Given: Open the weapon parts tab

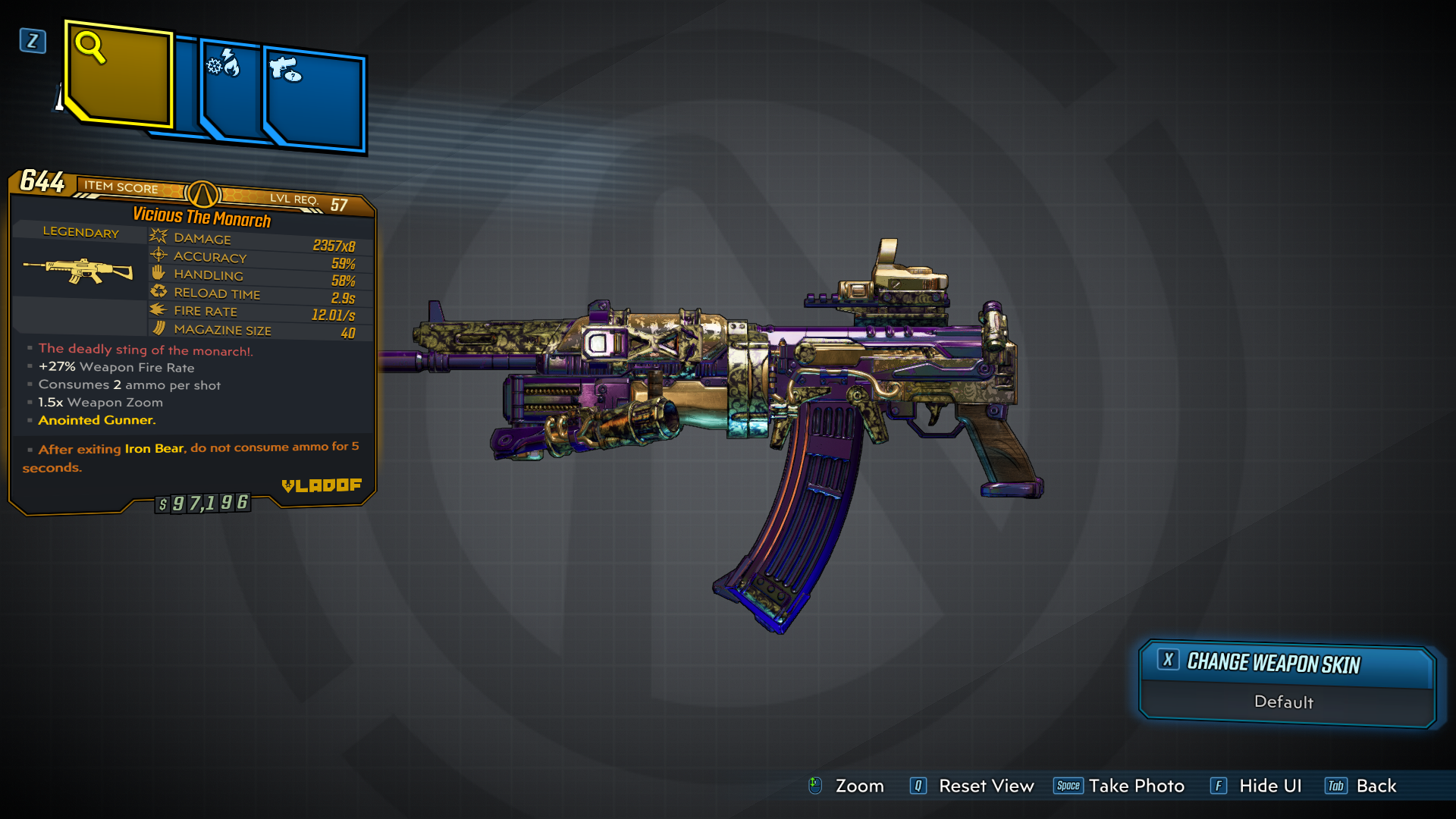Looking at the screenshot, I should coord(315,99).
